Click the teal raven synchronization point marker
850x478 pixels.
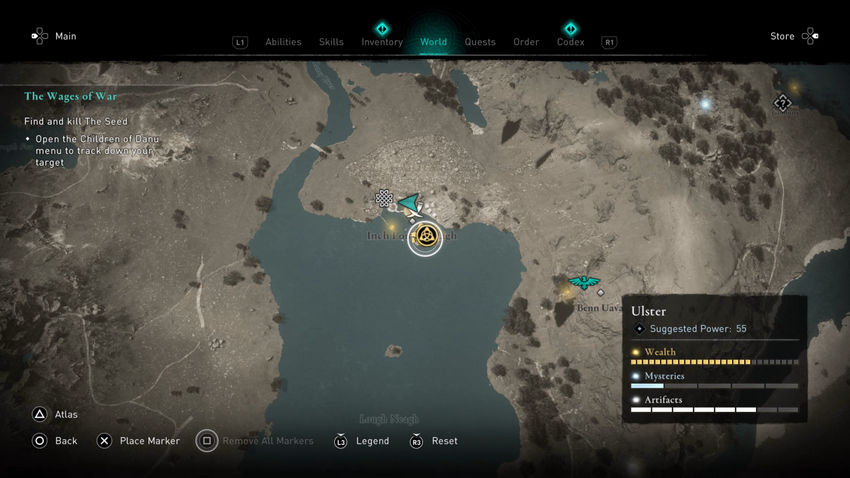point(582,284)
